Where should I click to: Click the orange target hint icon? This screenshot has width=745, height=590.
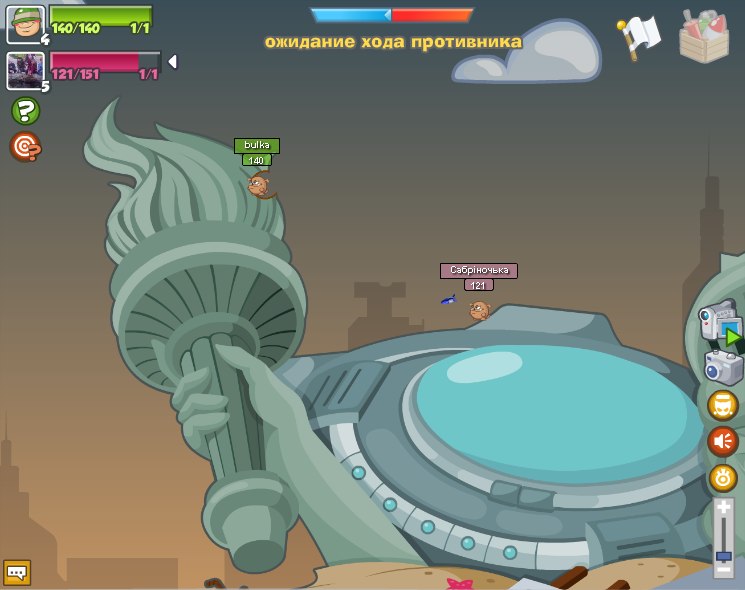pos(25,147)
